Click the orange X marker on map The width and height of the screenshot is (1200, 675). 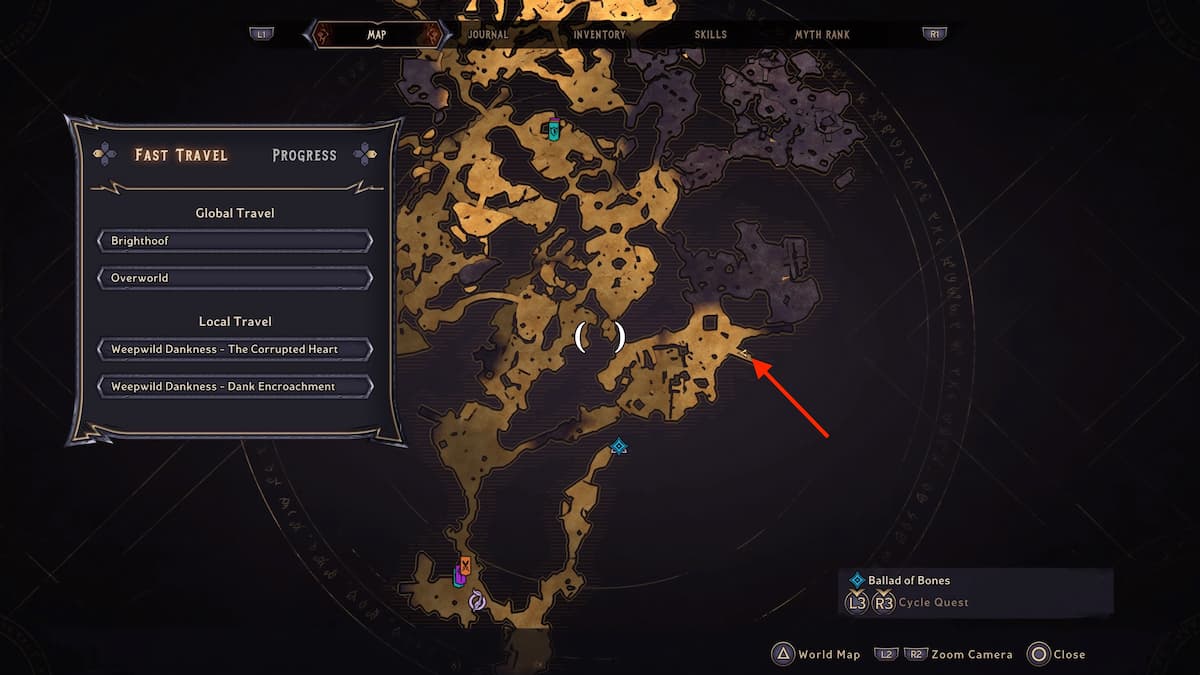pyautogui.click(x=465, y=564)
